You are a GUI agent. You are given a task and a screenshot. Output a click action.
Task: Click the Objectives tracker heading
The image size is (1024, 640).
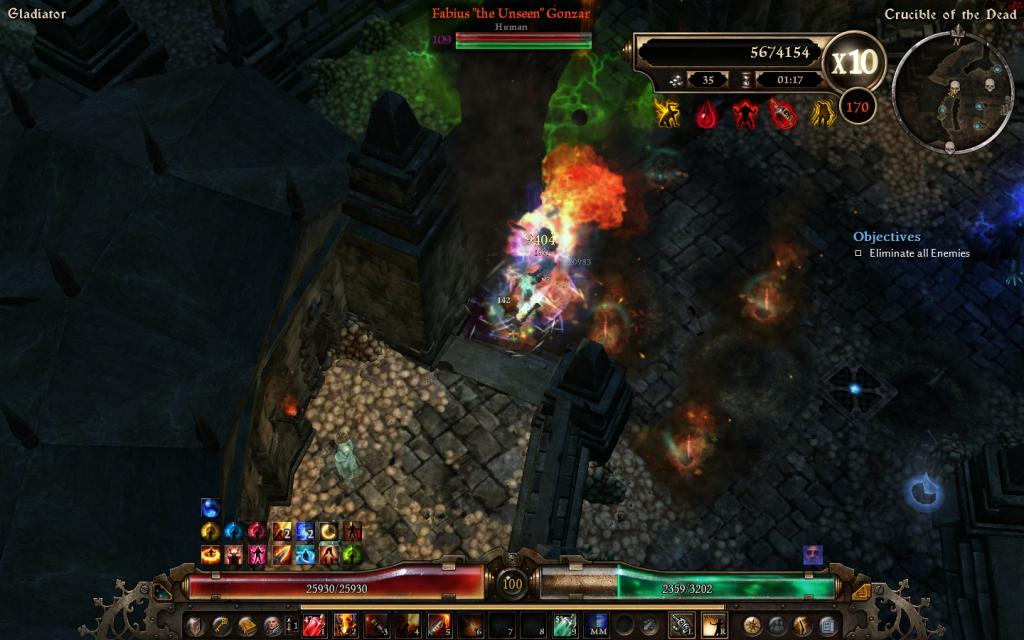pyautogui.click(x=886, y=237)
